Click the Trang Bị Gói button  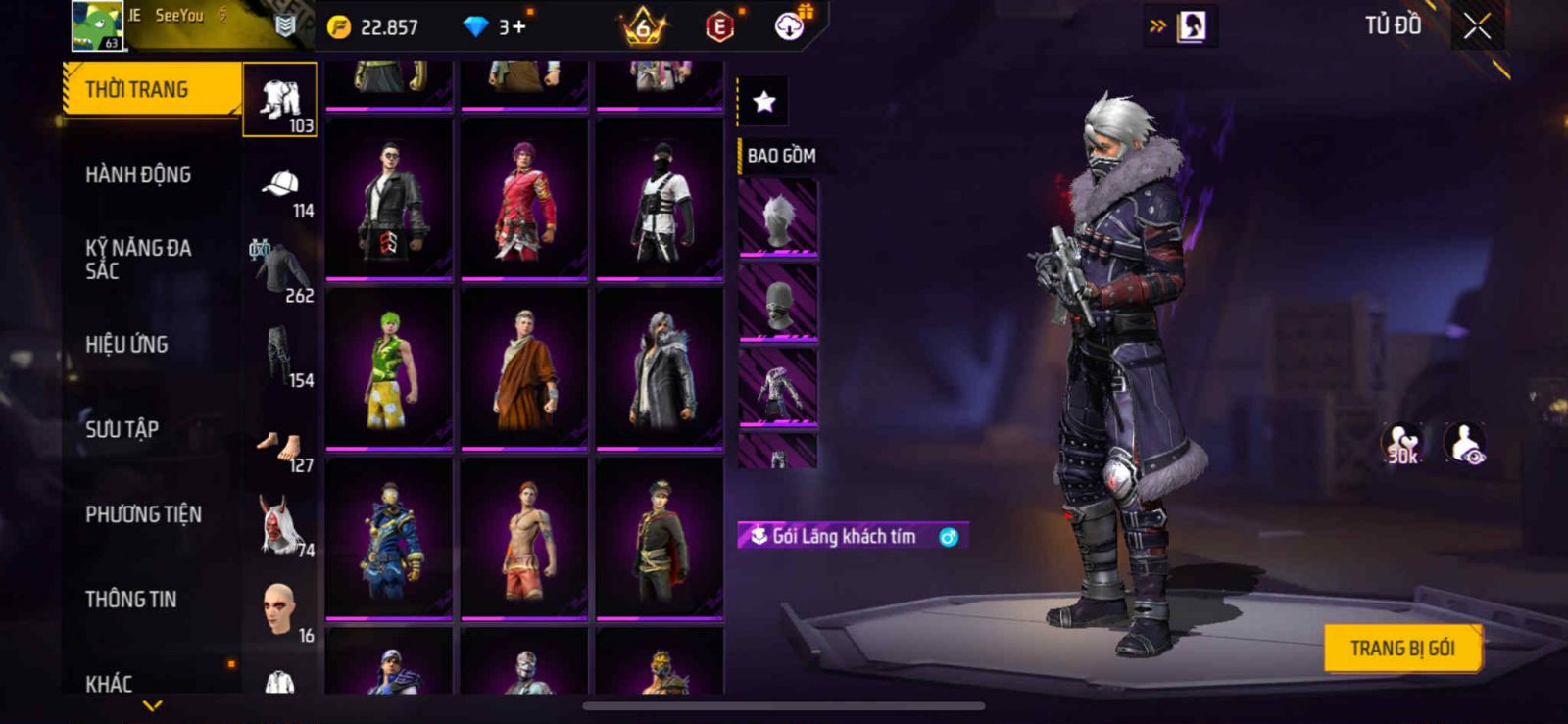pos(1401,649)
